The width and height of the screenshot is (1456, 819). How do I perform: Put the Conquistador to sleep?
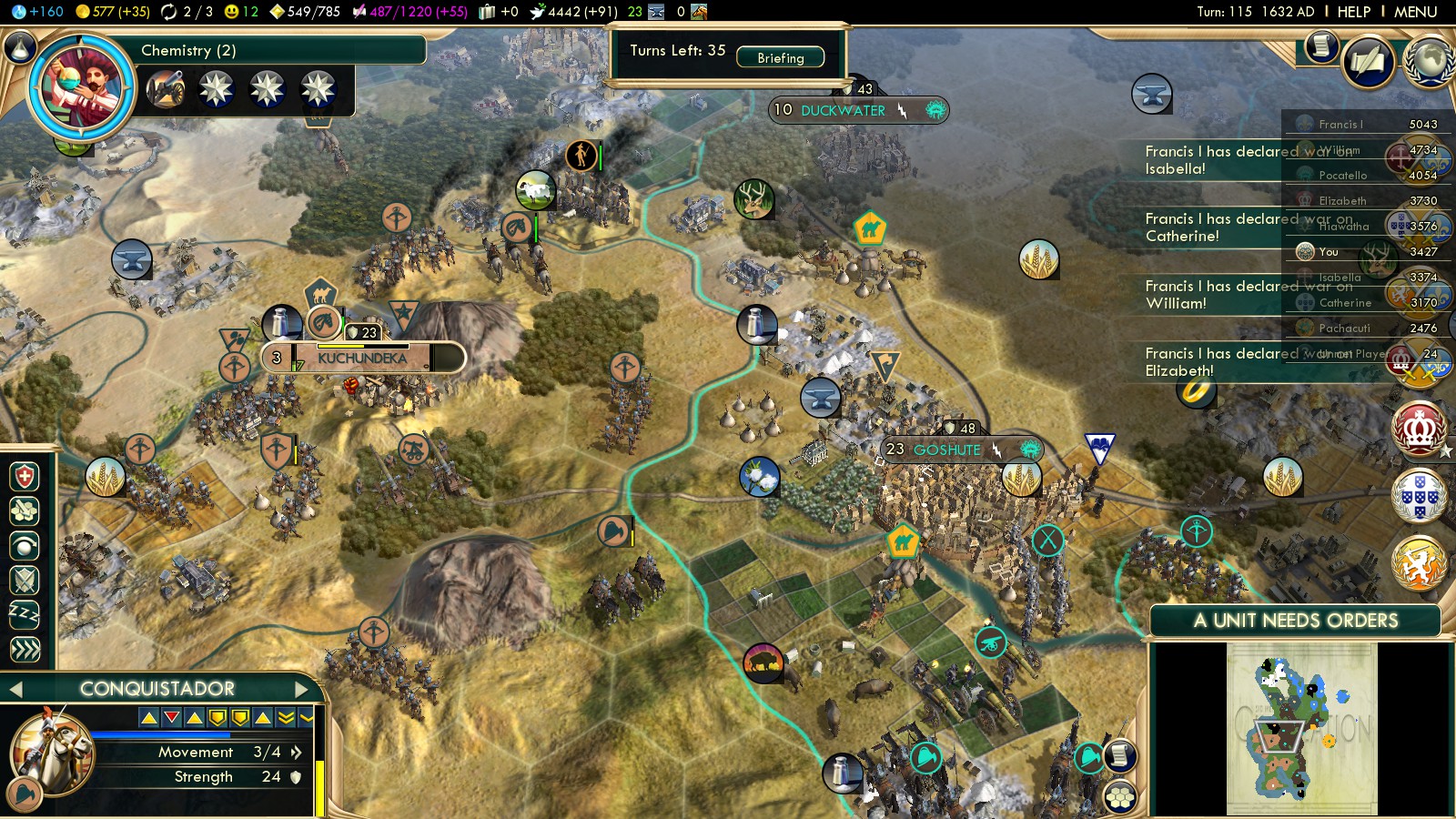[25, 614]
